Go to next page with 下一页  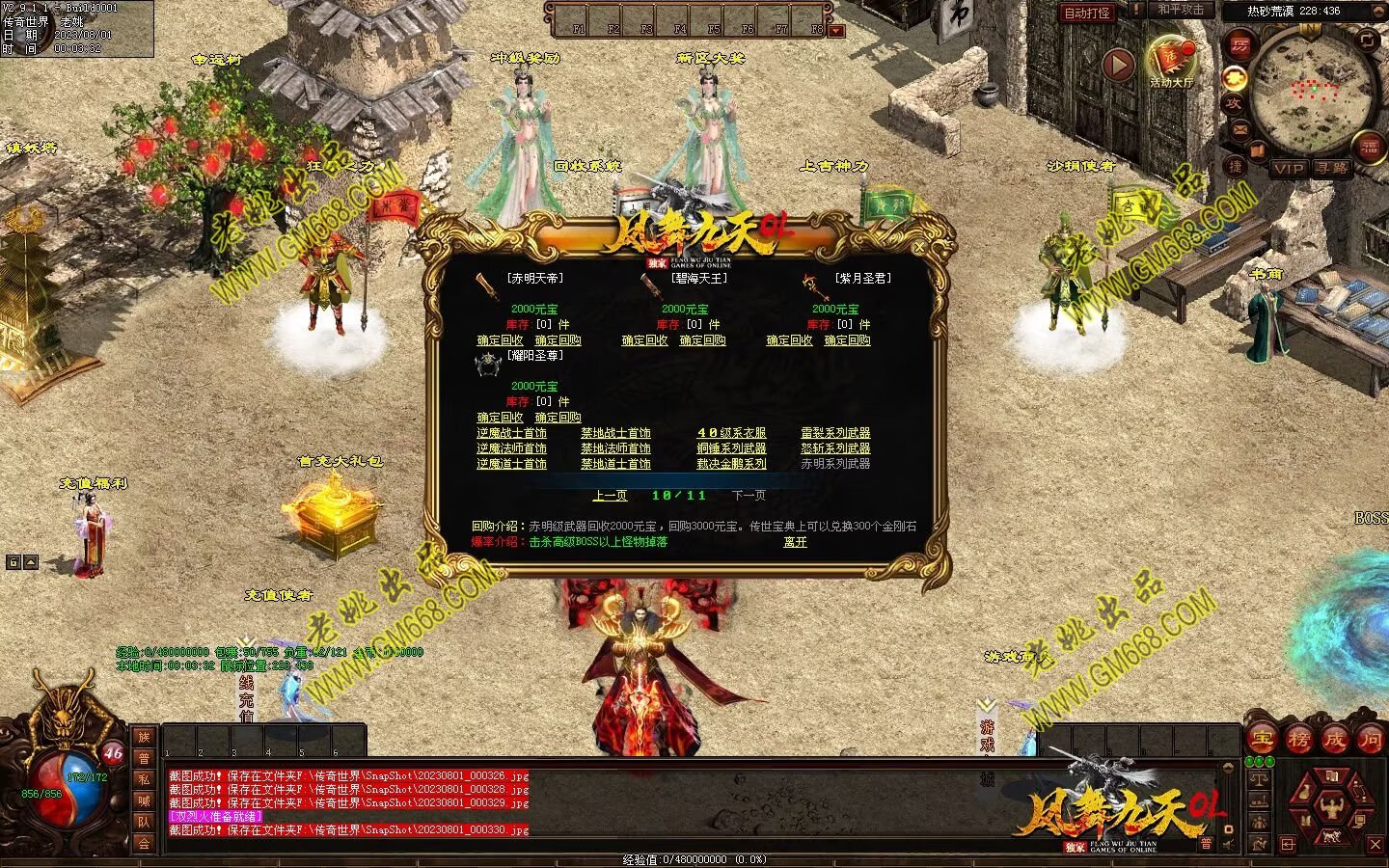click(x=749, y=496)
